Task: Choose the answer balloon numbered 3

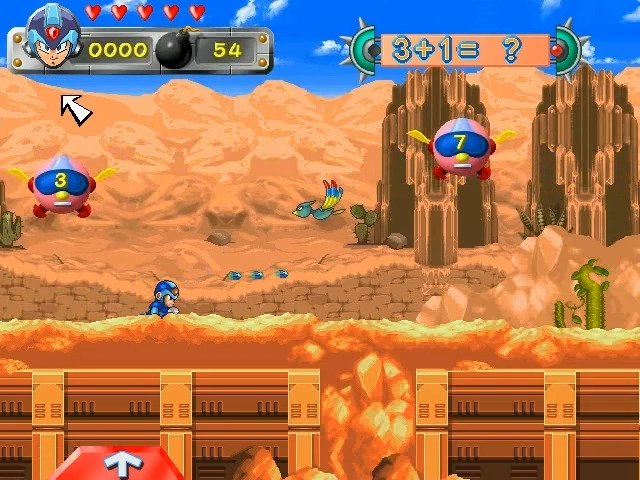Action: click(x=61, y=184)
